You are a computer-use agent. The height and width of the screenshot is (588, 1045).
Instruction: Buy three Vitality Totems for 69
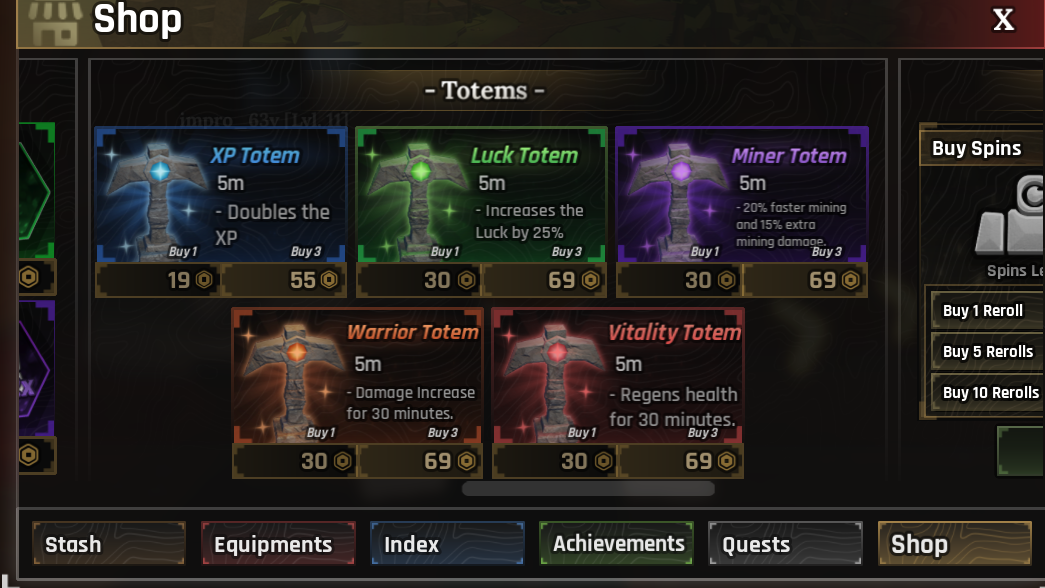coord(680,461)
